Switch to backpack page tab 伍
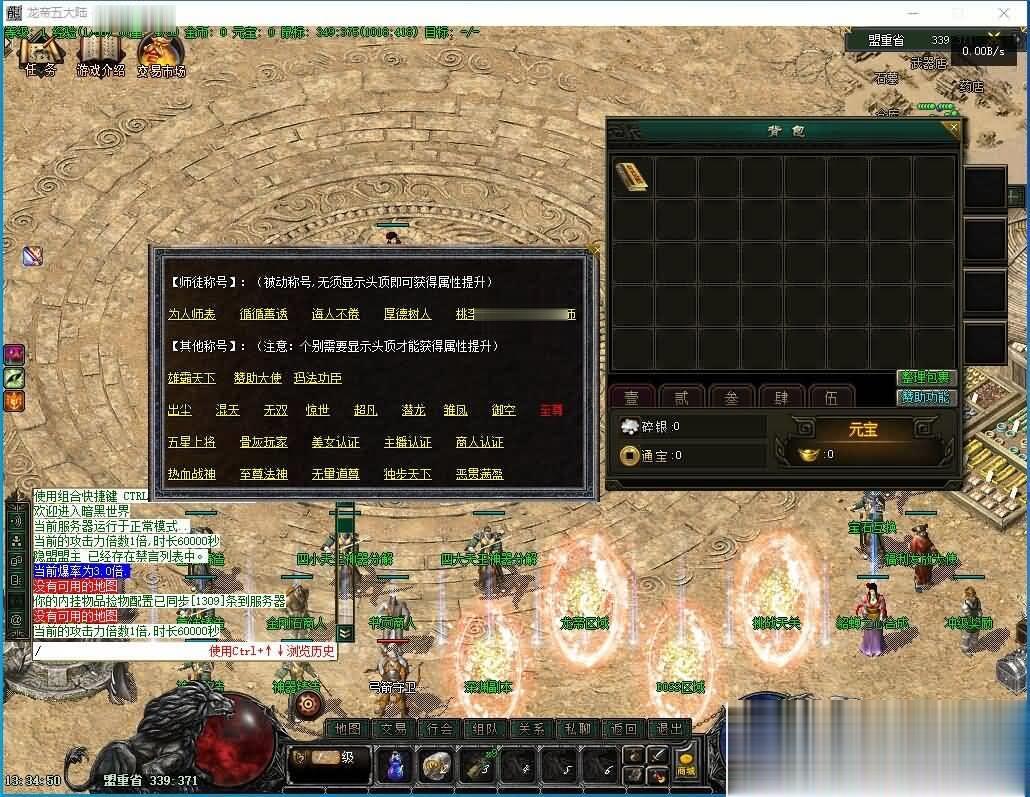This screenshot has height=797, width=1030. click(x=830, y=397)
